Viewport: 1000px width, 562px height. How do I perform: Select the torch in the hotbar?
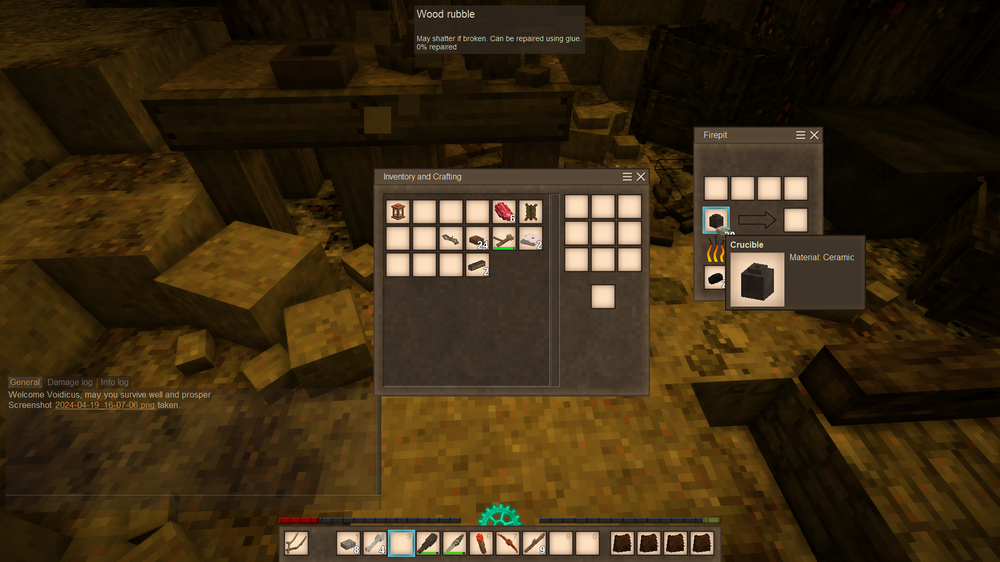tap(480, 543)
